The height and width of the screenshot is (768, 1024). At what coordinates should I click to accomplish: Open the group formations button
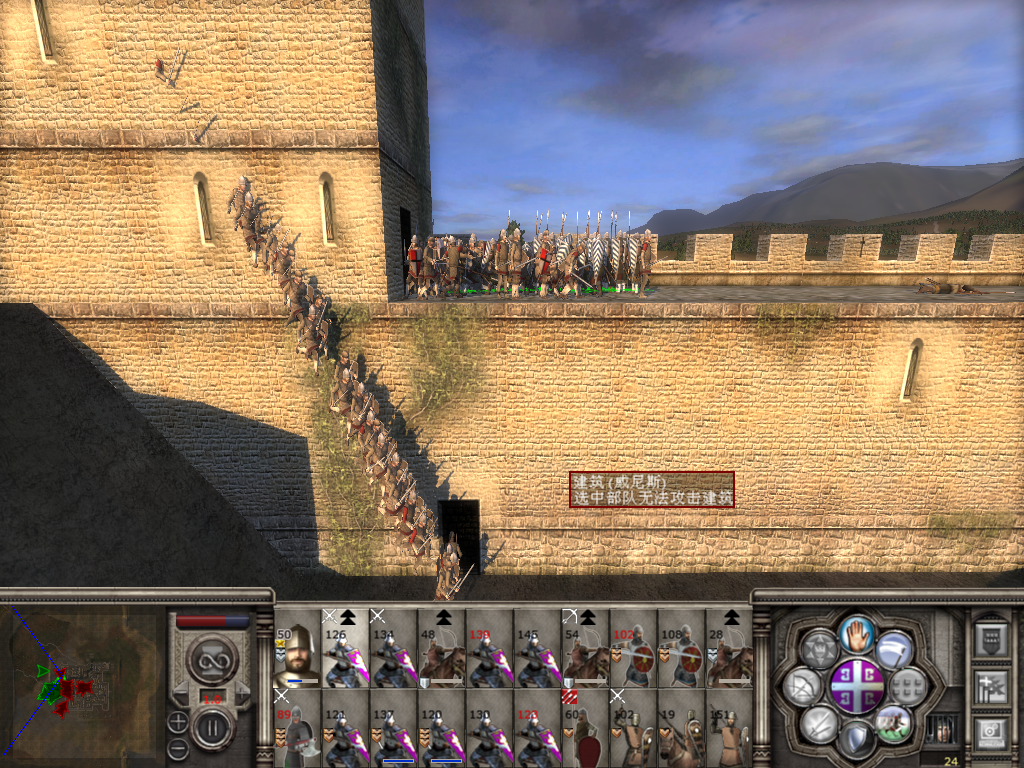click(908, 686)
